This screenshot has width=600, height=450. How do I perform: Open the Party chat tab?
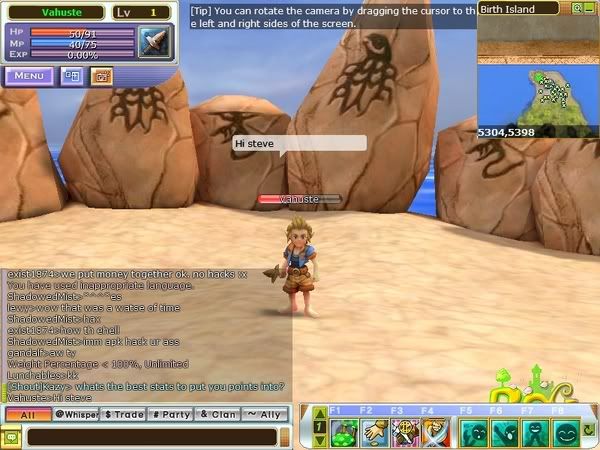pos(171,414)
